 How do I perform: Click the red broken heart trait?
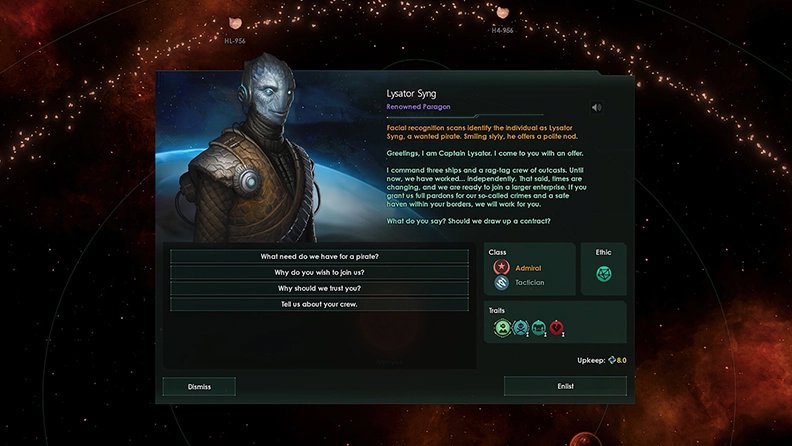coord(557,327)
